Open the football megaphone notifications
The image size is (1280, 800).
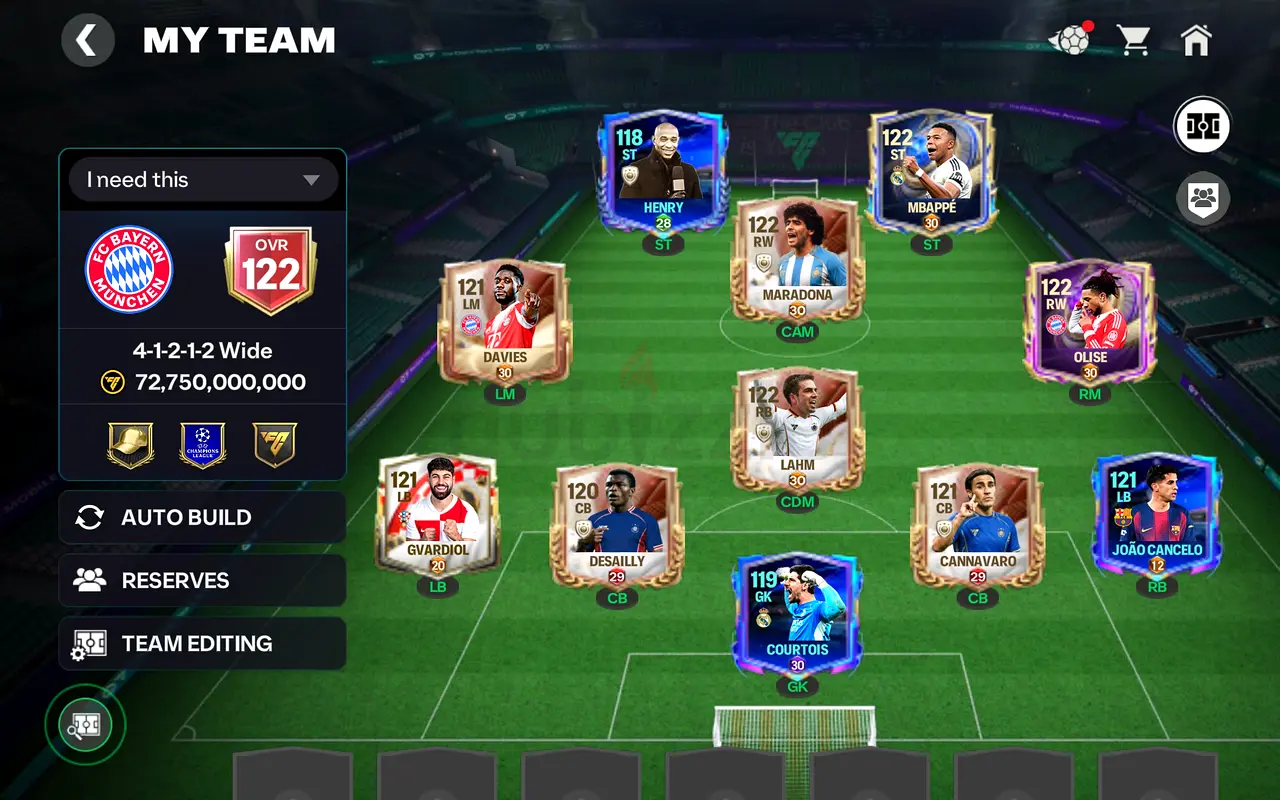coord(1069,41)
